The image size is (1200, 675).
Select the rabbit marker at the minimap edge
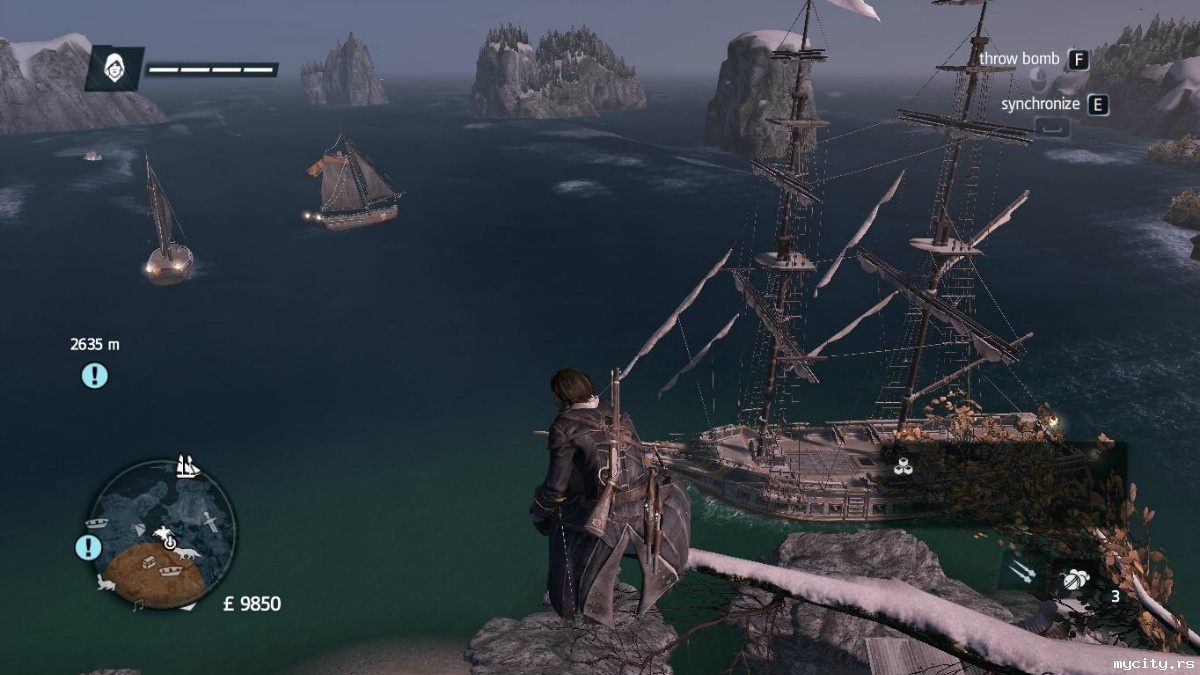point(106,584)
